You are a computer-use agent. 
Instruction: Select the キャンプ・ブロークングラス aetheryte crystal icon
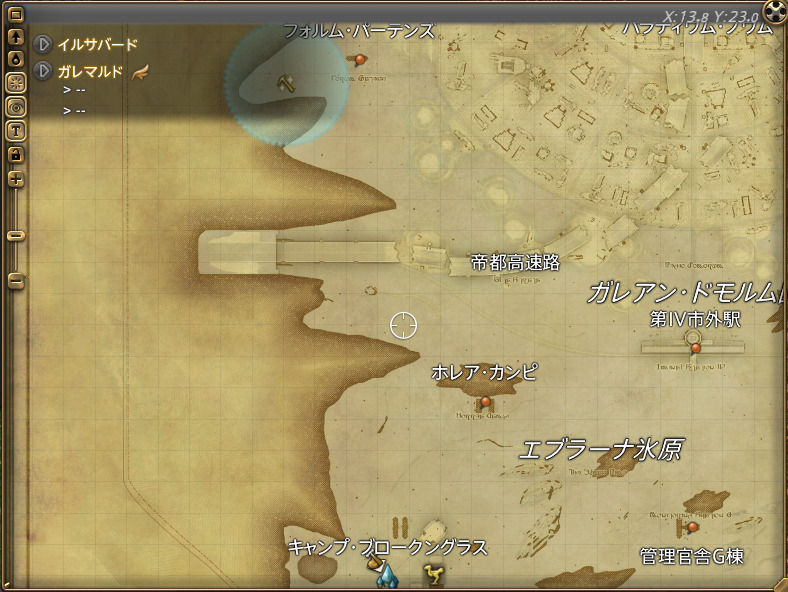pyautogui.click(x=385, y=574)
